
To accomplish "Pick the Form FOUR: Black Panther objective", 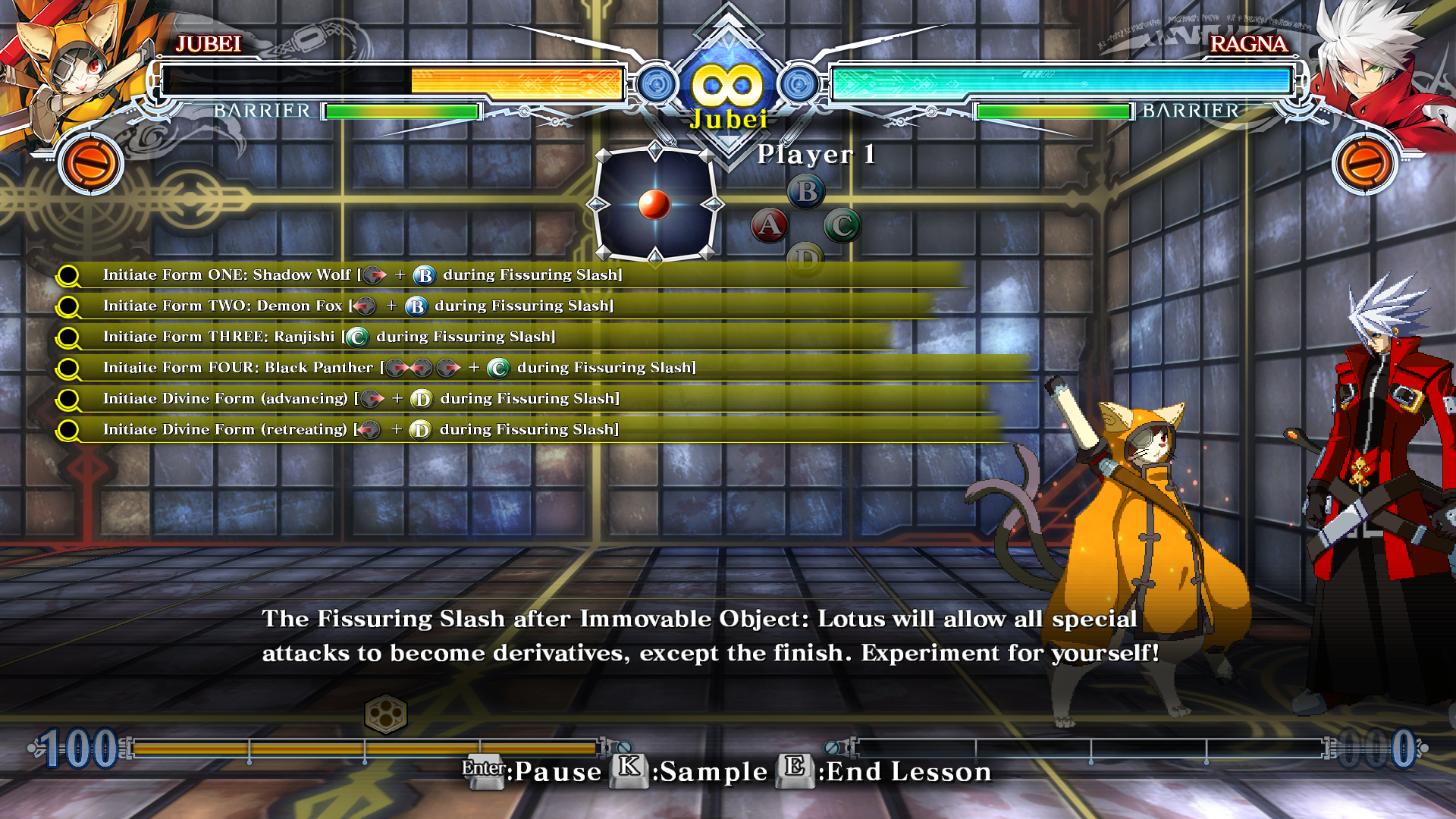I will click(x=399, y=368).
